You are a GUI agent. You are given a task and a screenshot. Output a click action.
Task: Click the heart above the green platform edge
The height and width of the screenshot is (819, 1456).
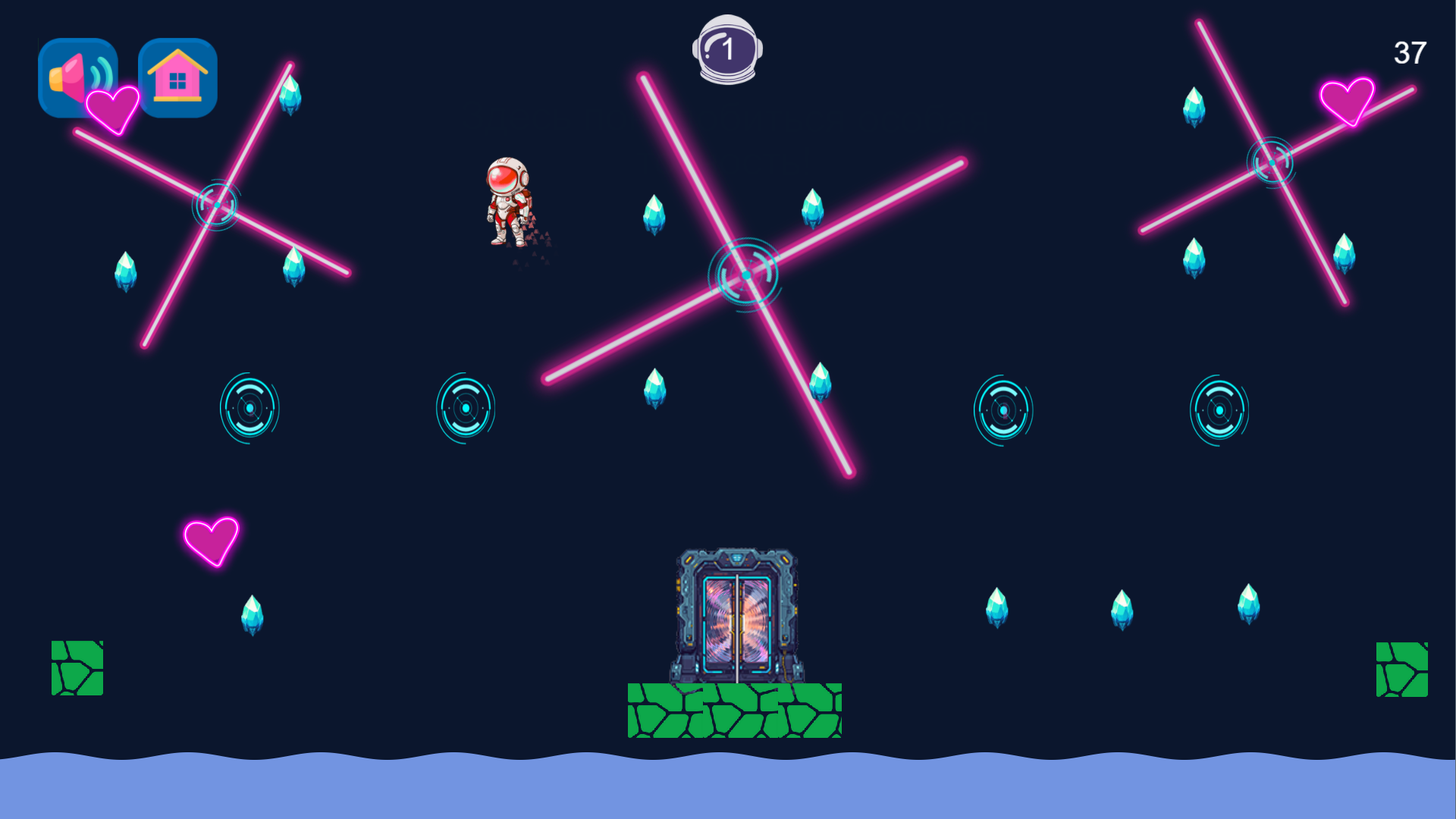pyautogui.click(x=211, y=543)
